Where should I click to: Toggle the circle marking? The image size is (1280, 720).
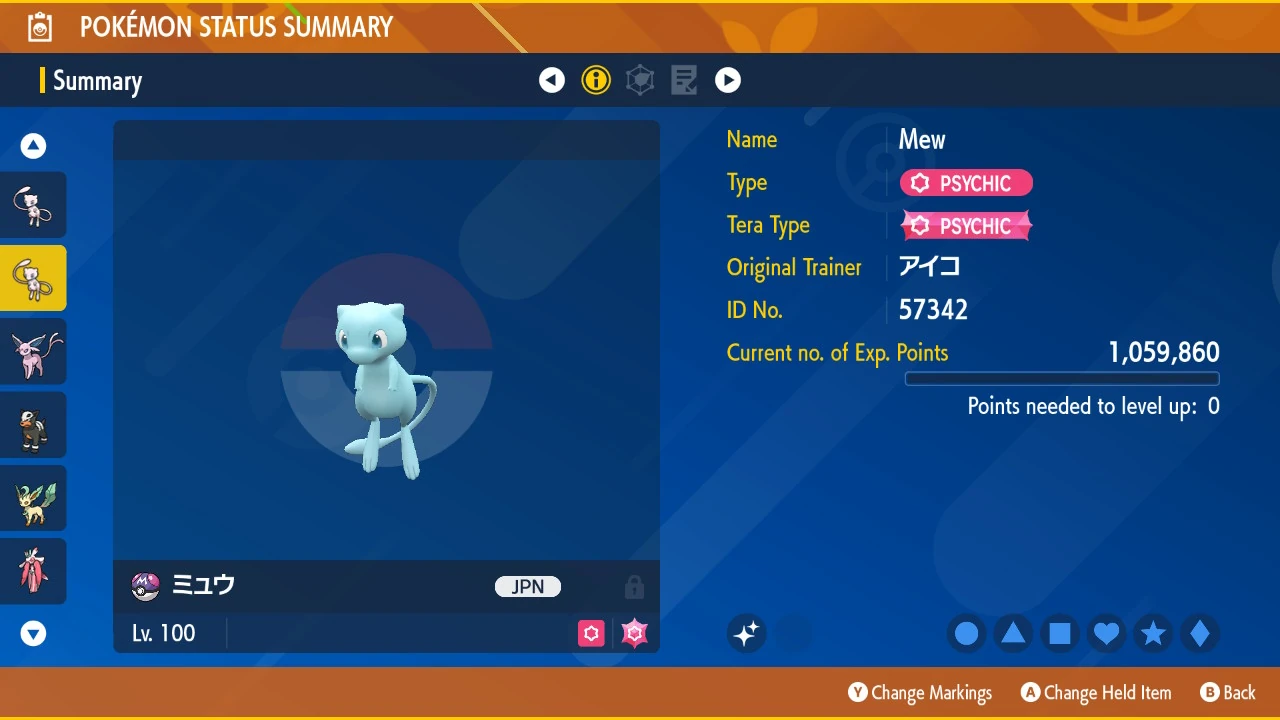(966, 633)
